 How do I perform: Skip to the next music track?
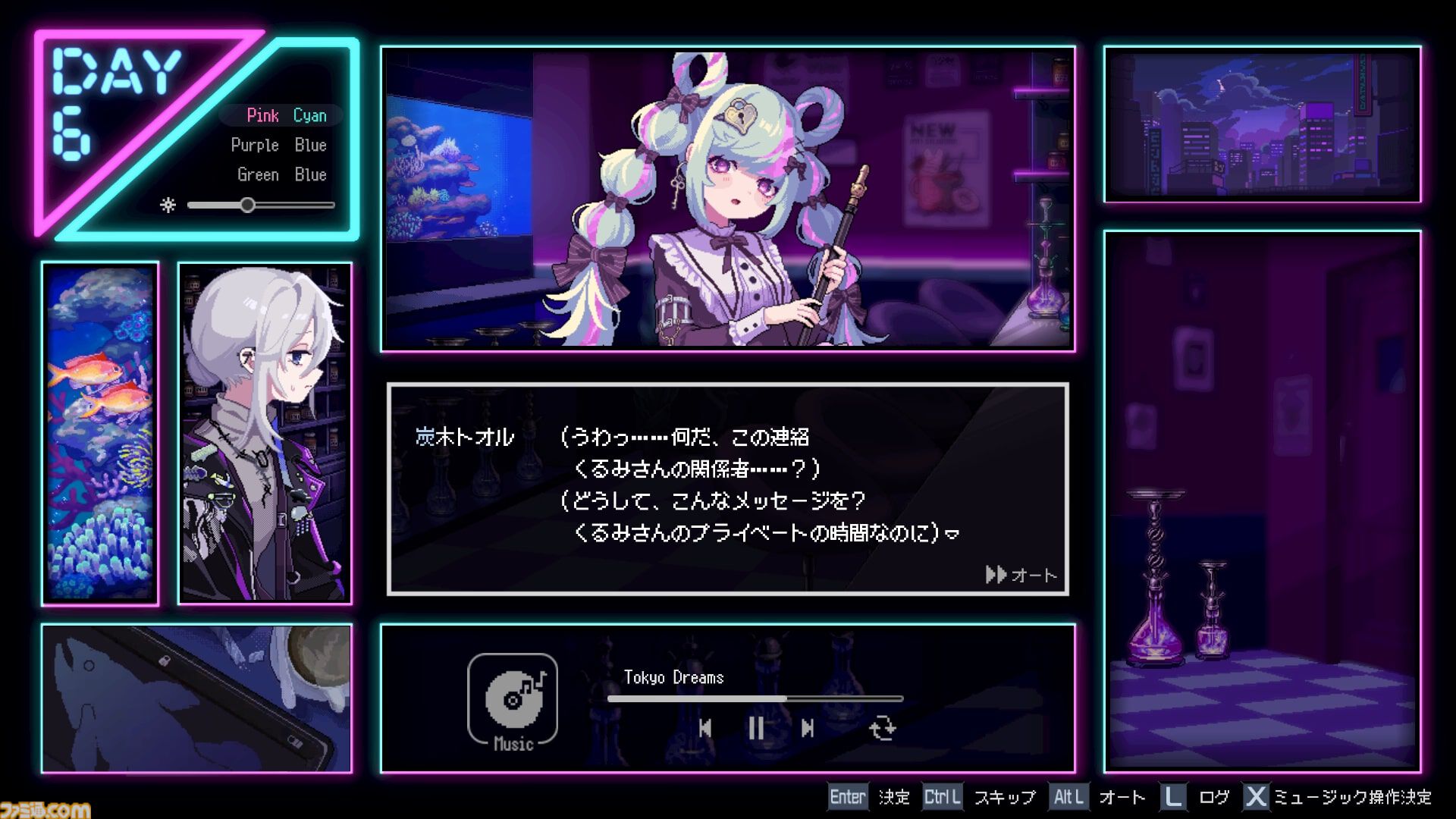click(x=808, y=727)
